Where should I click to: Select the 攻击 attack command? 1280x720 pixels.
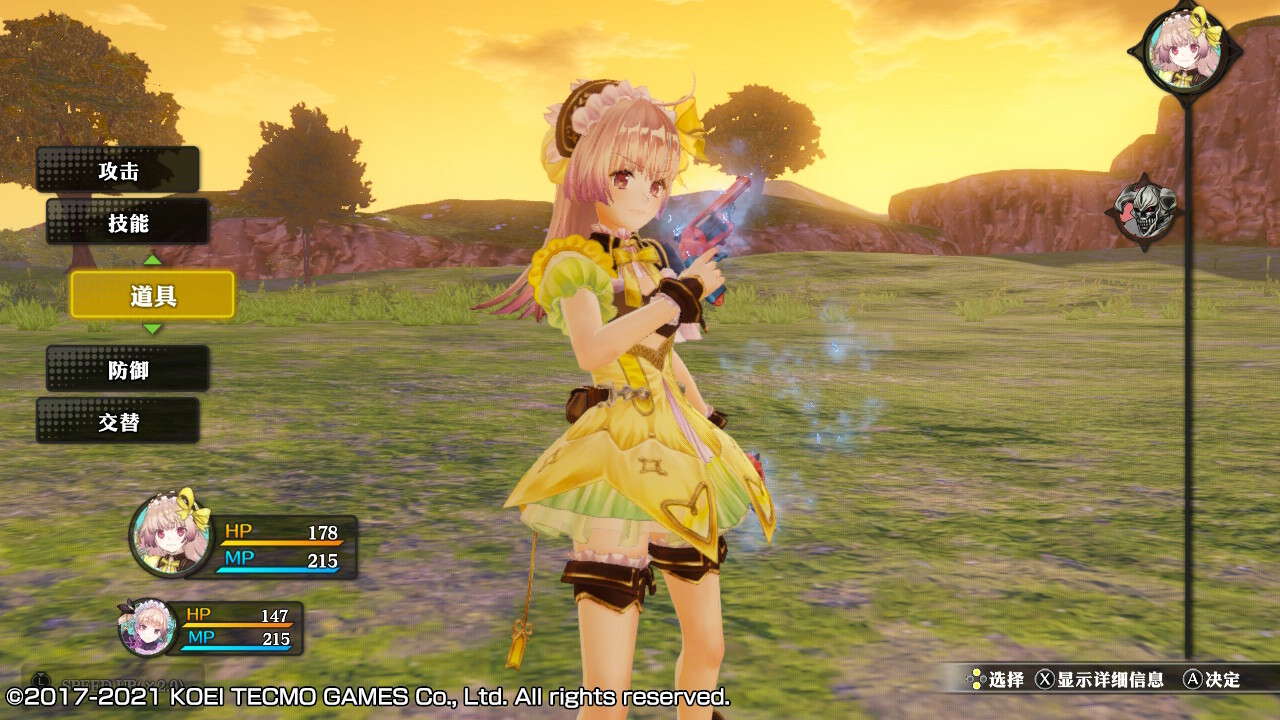118,170
